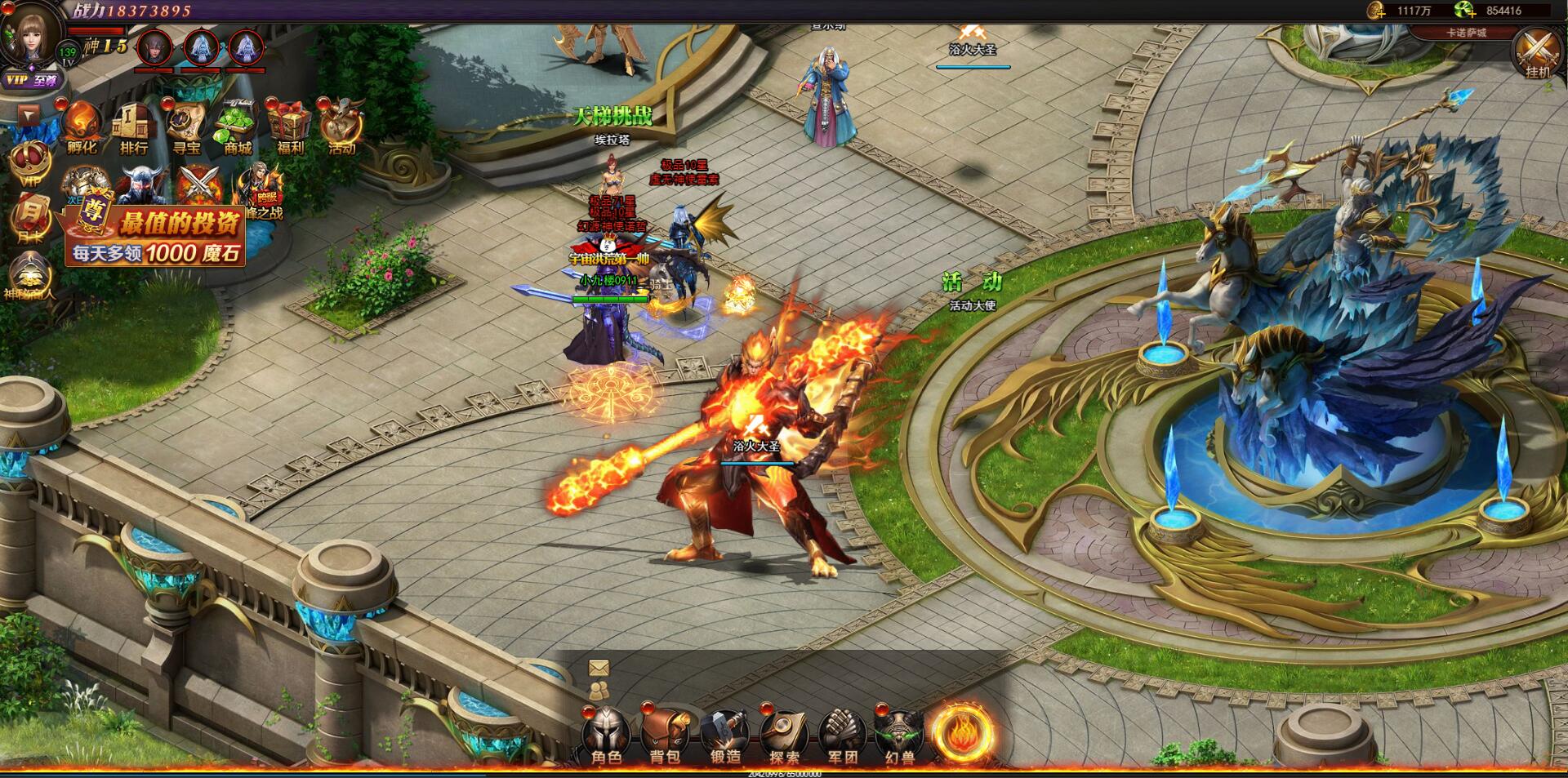This screenshot has height=778, width=1568.
Task: Open the 幻兽 phantom beast menu
Action: 899,734
